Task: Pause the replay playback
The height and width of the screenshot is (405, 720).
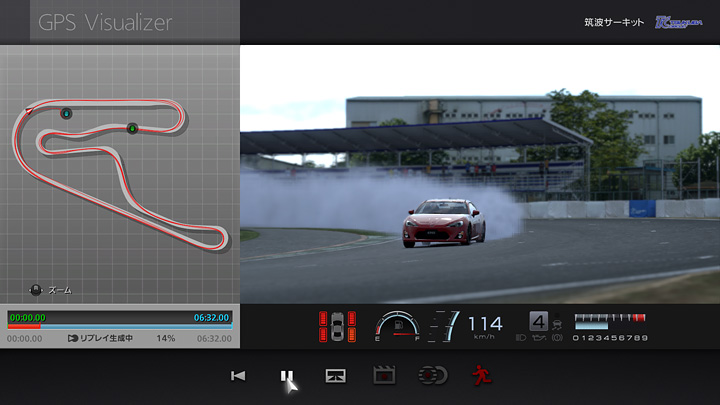Action: 286,376
